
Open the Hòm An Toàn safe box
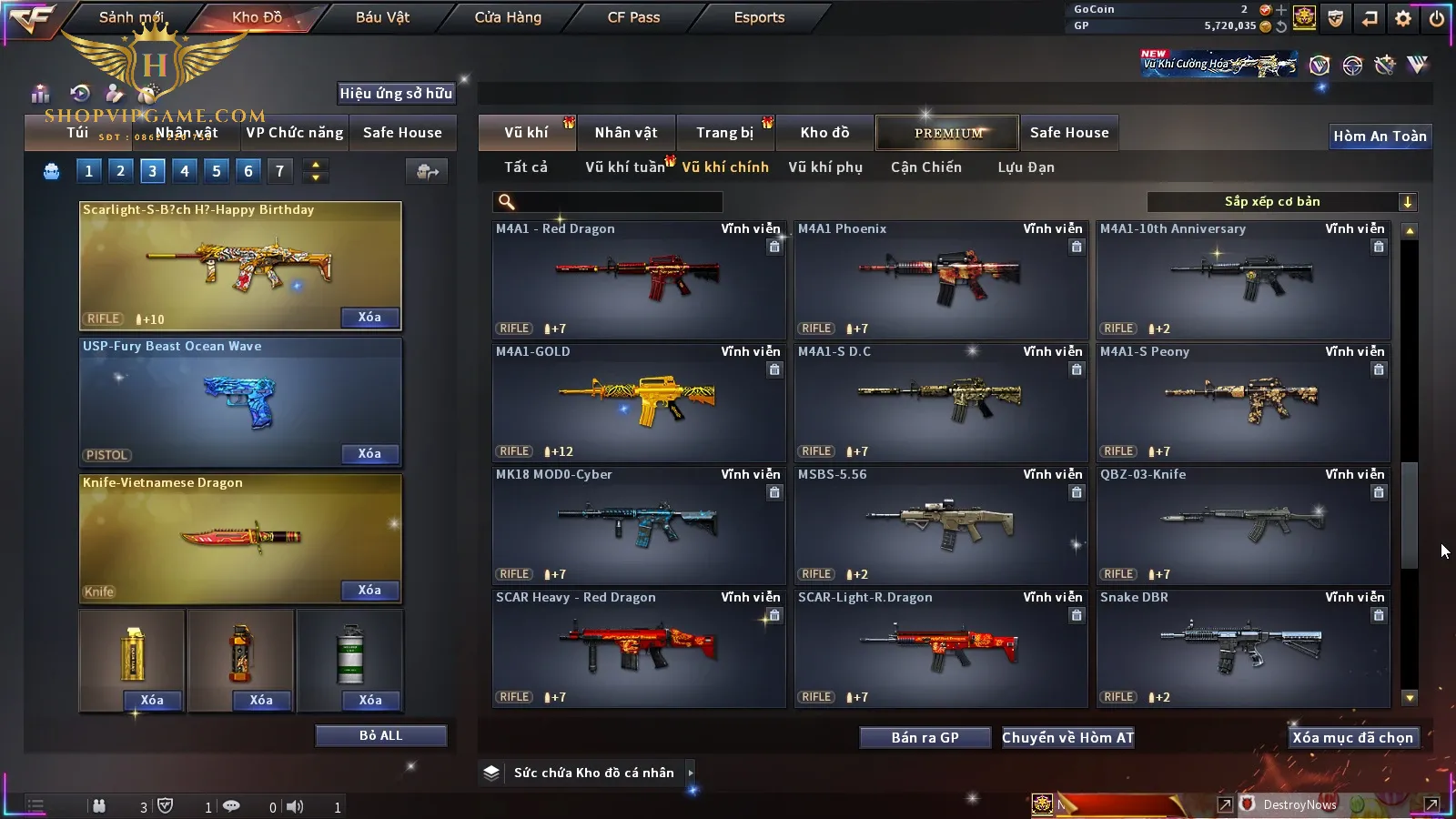coord(1380,136)
